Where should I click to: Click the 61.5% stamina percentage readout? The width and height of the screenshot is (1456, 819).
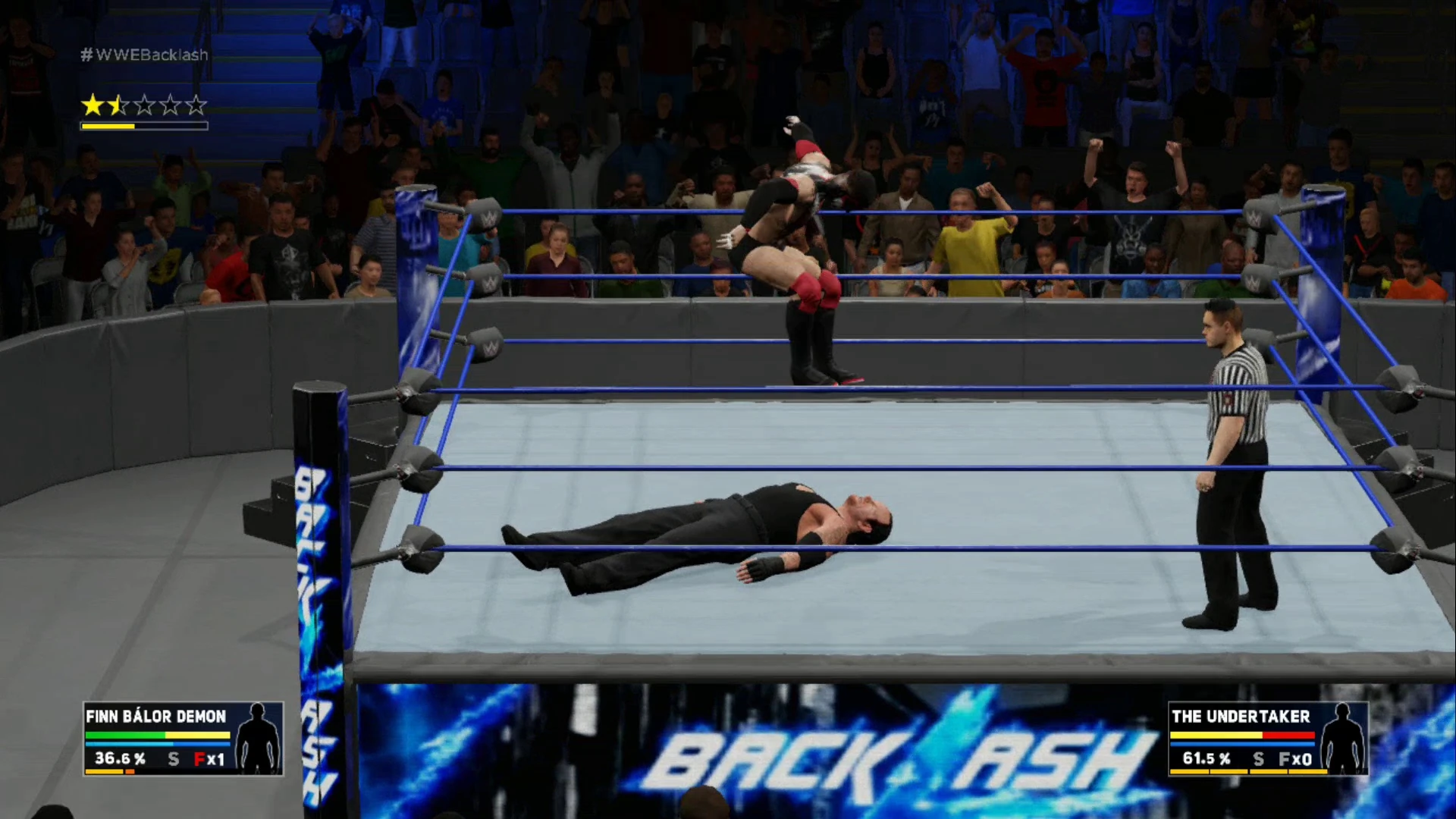coord(1207,758)
